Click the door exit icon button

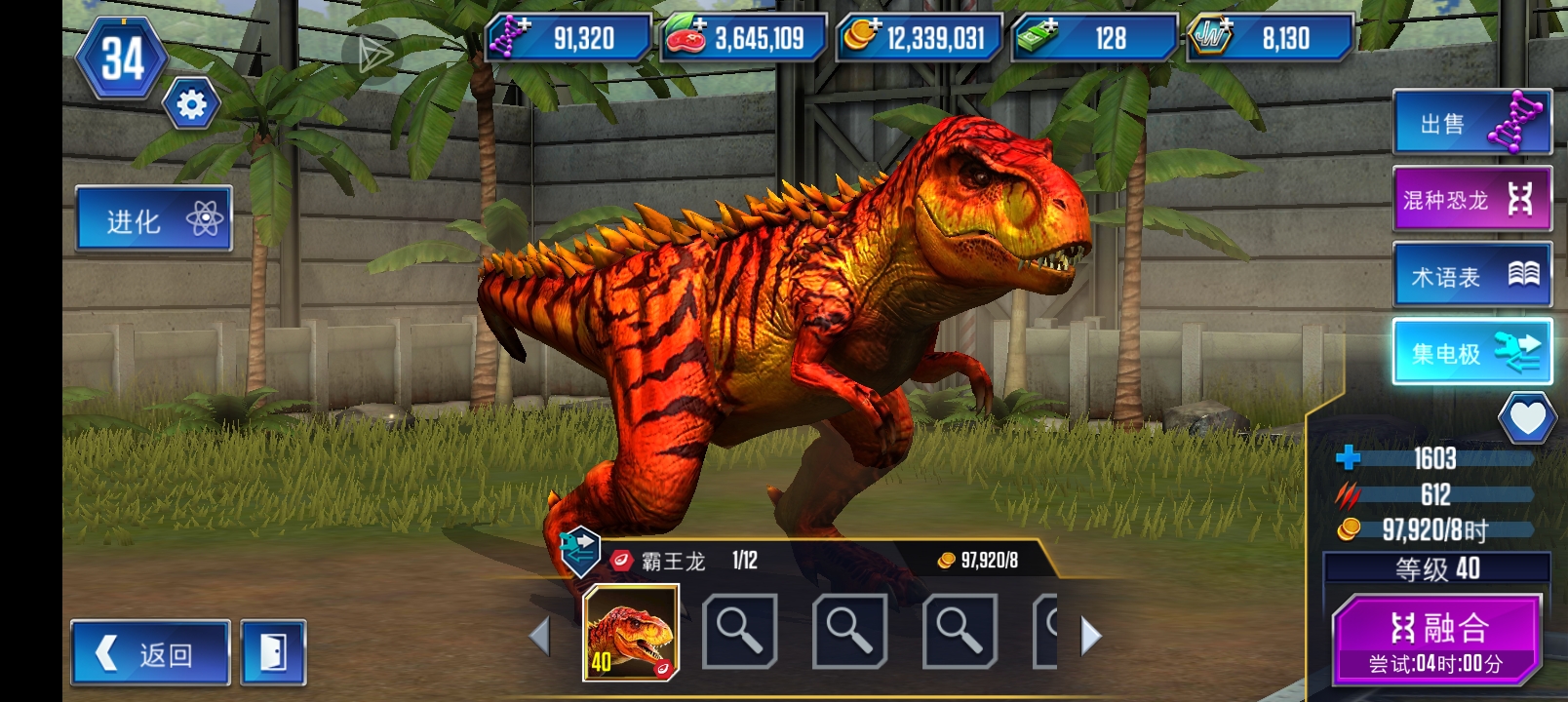pos(273,652)
